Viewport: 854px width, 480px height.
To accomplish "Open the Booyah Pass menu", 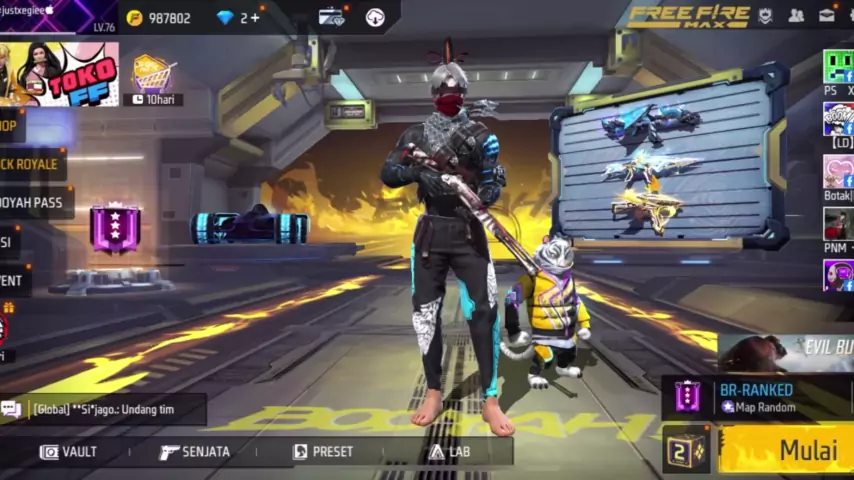I will (33, 202).
